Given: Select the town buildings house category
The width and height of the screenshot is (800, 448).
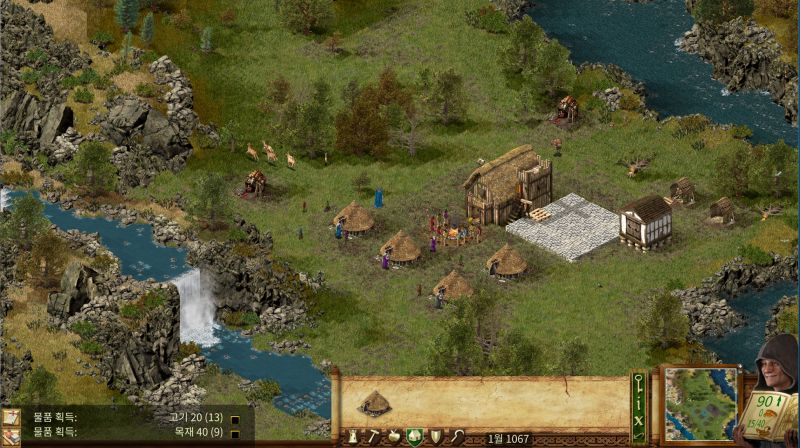Looking at the screenshot, I should [414, 437].
